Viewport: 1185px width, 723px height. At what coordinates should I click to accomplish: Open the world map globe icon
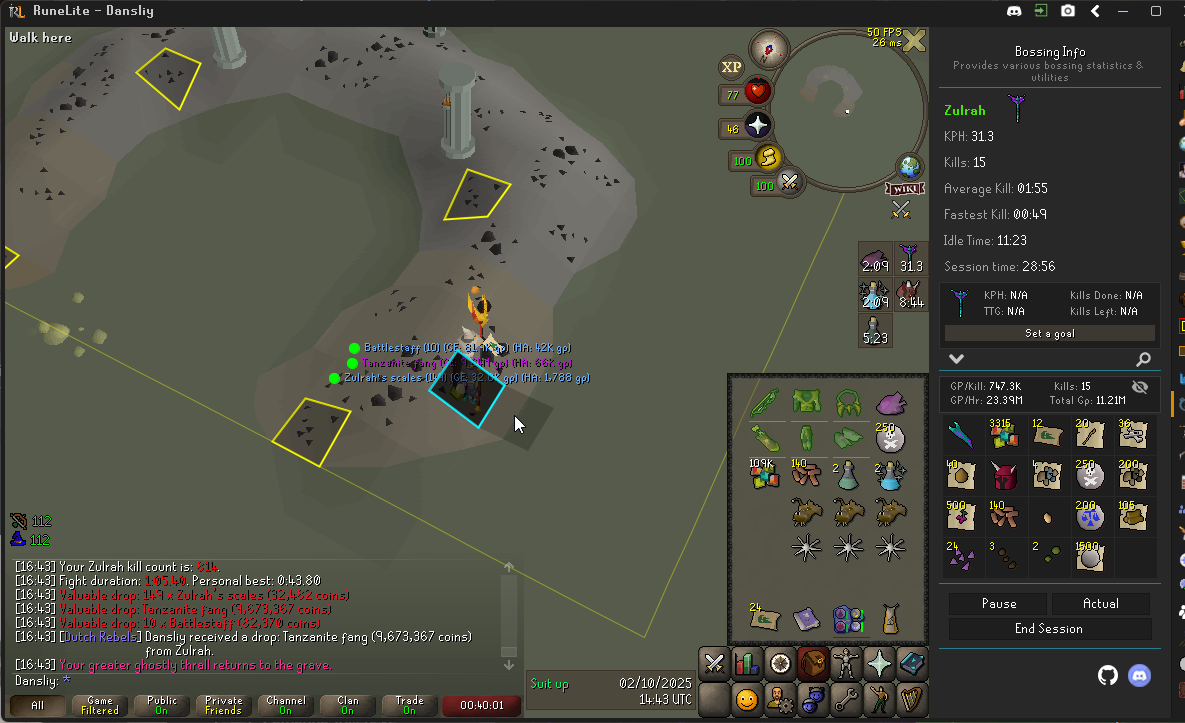click(911, 167)
